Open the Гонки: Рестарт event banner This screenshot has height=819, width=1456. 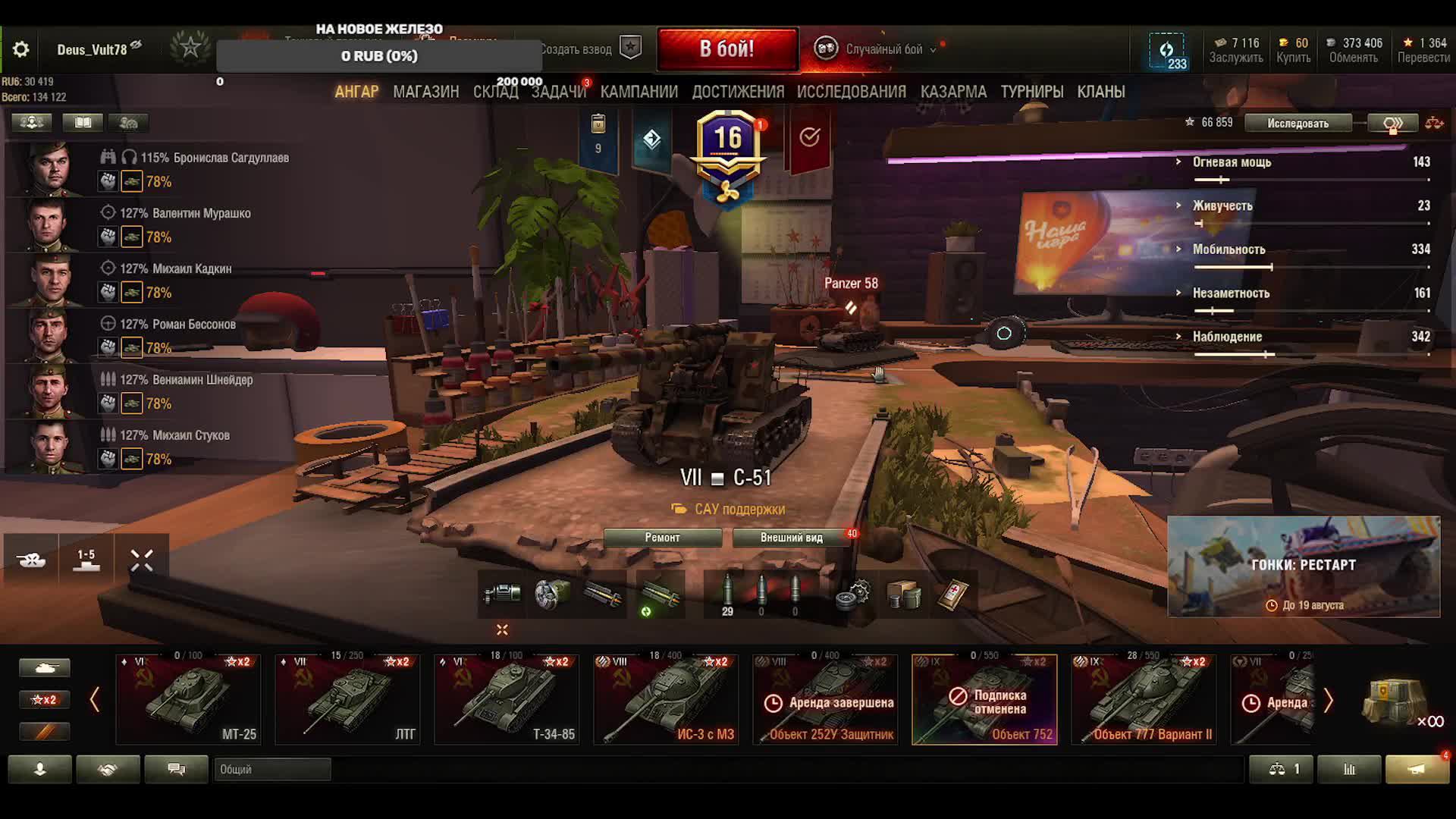pos(1303,566)
